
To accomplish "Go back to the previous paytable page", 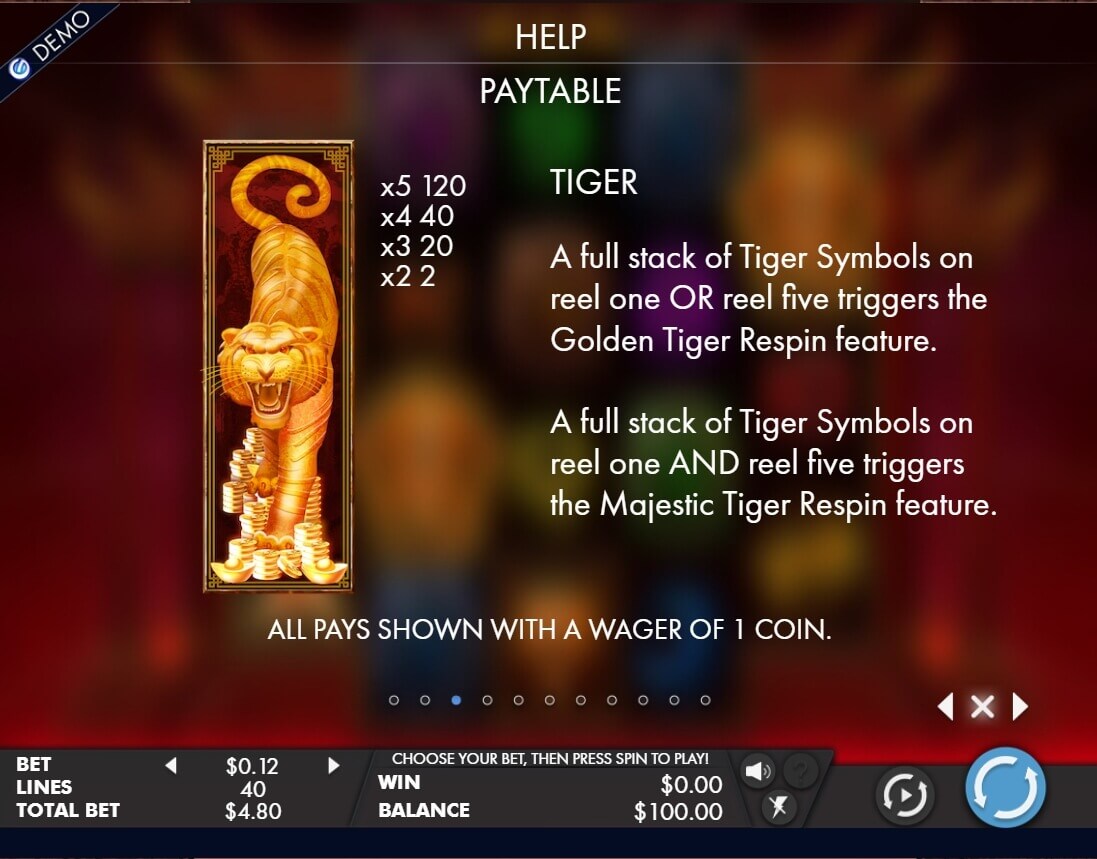I will coord(945,707).
